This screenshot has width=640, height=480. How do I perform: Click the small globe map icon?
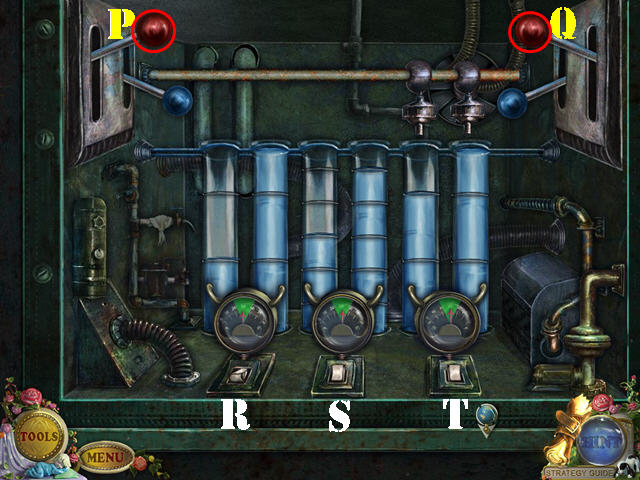485,415
